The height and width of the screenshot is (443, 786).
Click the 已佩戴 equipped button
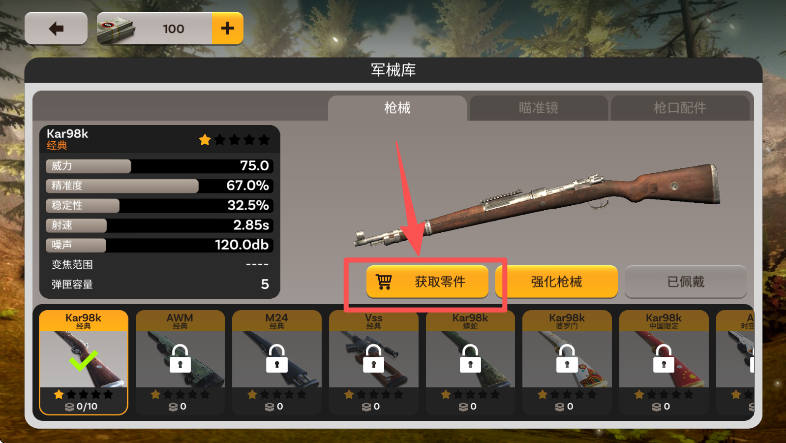pyautogui.click(x=686, y=282)
